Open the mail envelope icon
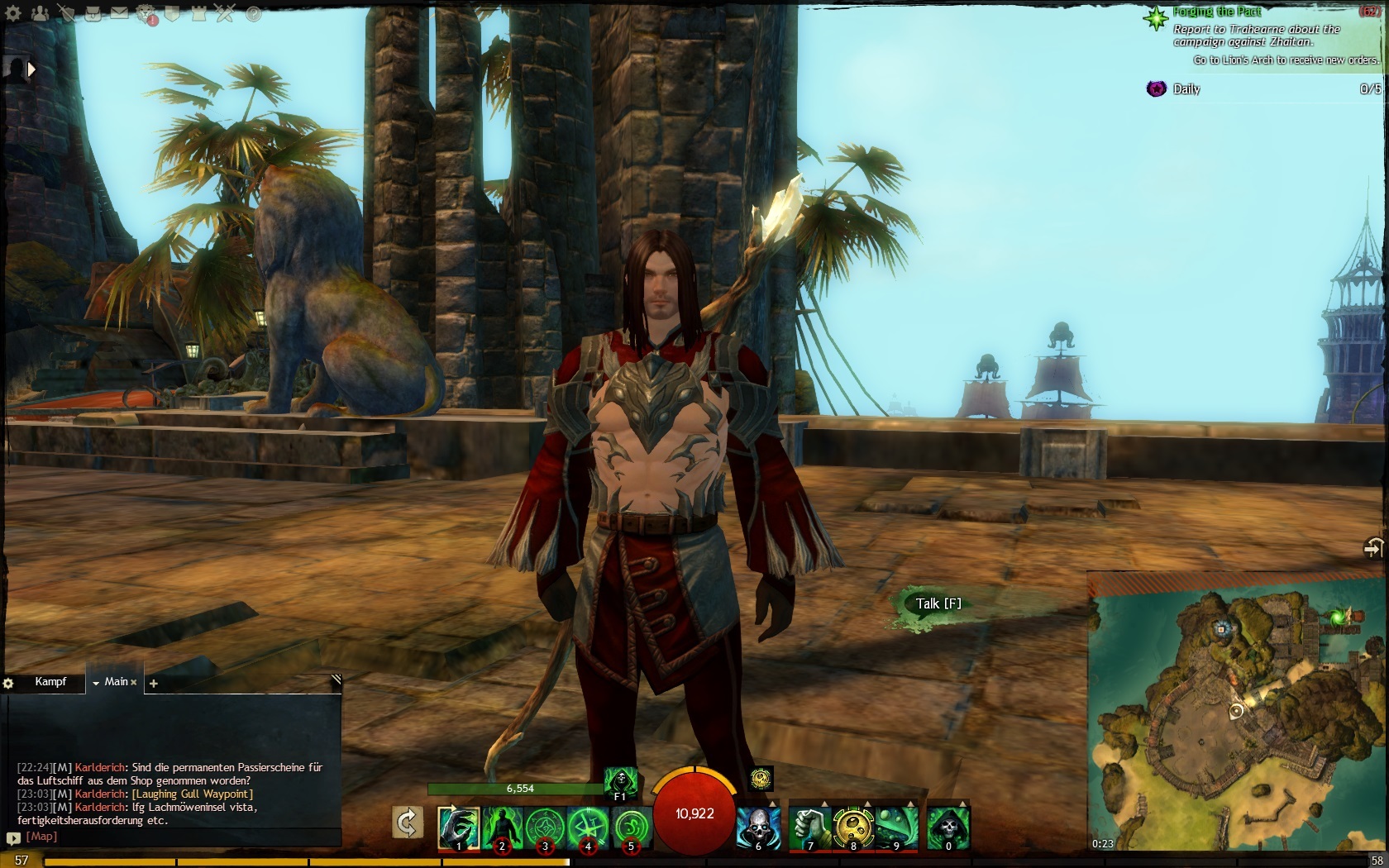 coord(120,13)
